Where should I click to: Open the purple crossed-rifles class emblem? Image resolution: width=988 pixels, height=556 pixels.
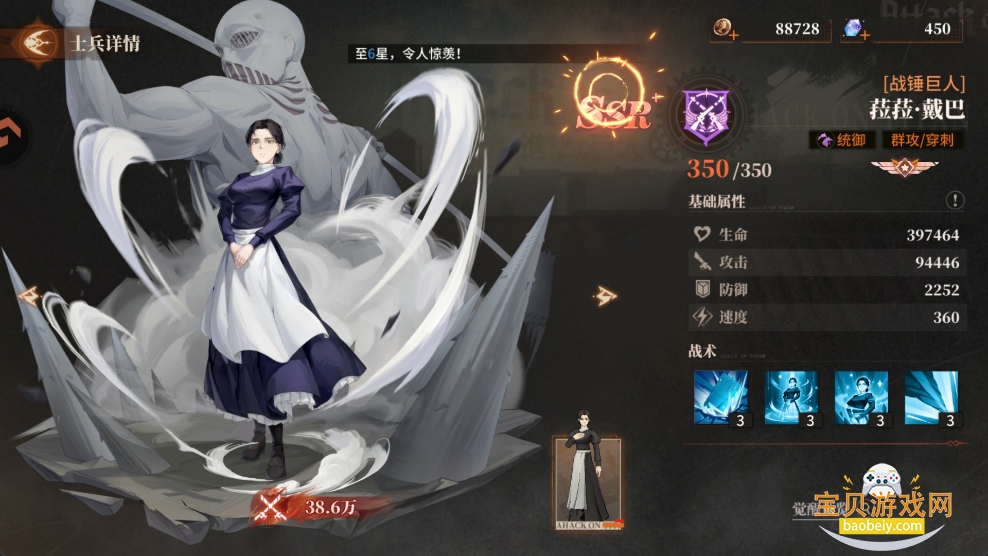[706, 112]
